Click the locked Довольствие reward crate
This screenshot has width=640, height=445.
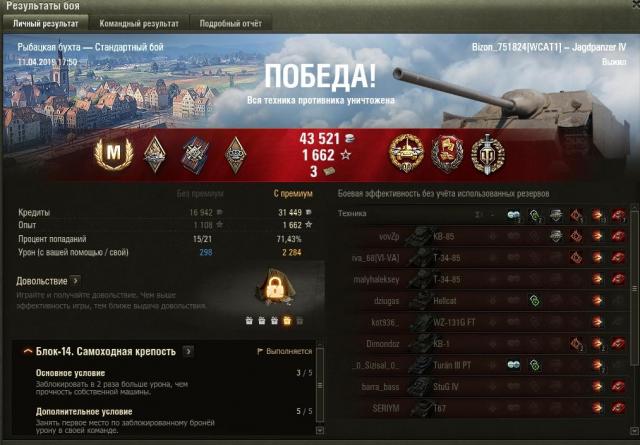pos(275,290)
